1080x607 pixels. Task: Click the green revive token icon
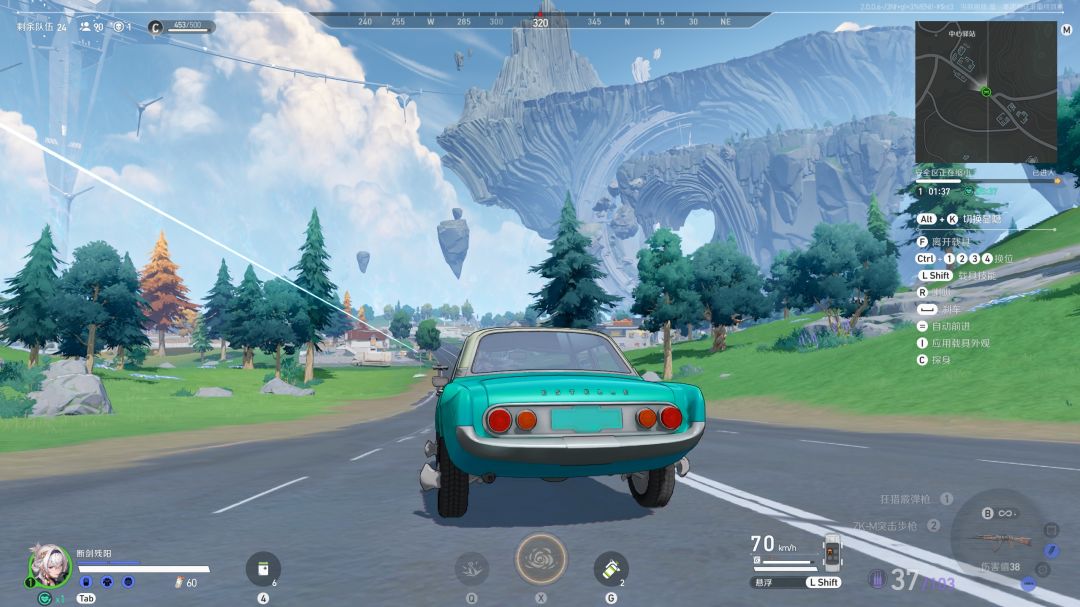pos(45,598)
